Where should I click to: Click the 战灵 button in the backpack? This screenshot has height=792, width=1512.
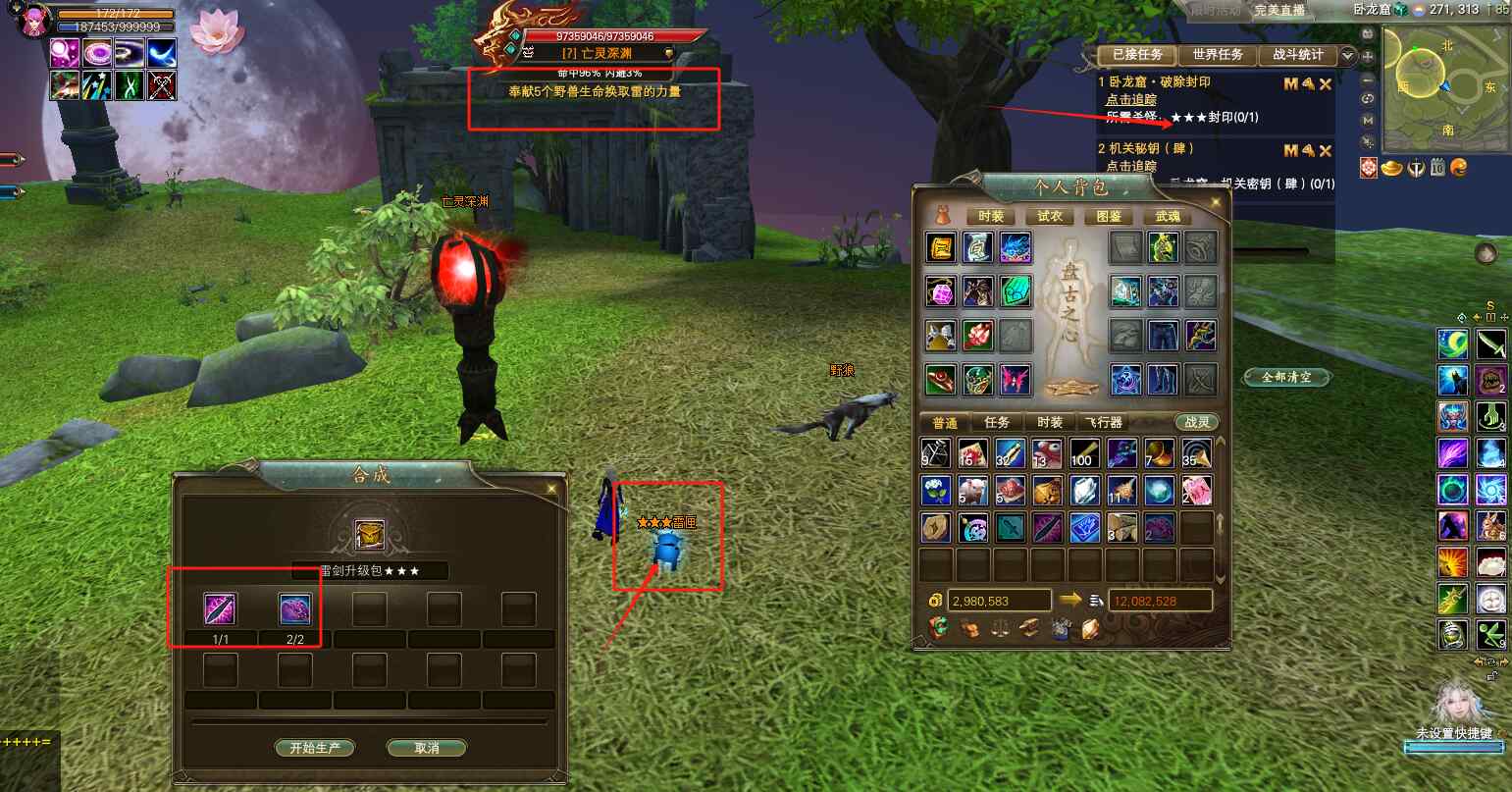tap(1197, 422)
